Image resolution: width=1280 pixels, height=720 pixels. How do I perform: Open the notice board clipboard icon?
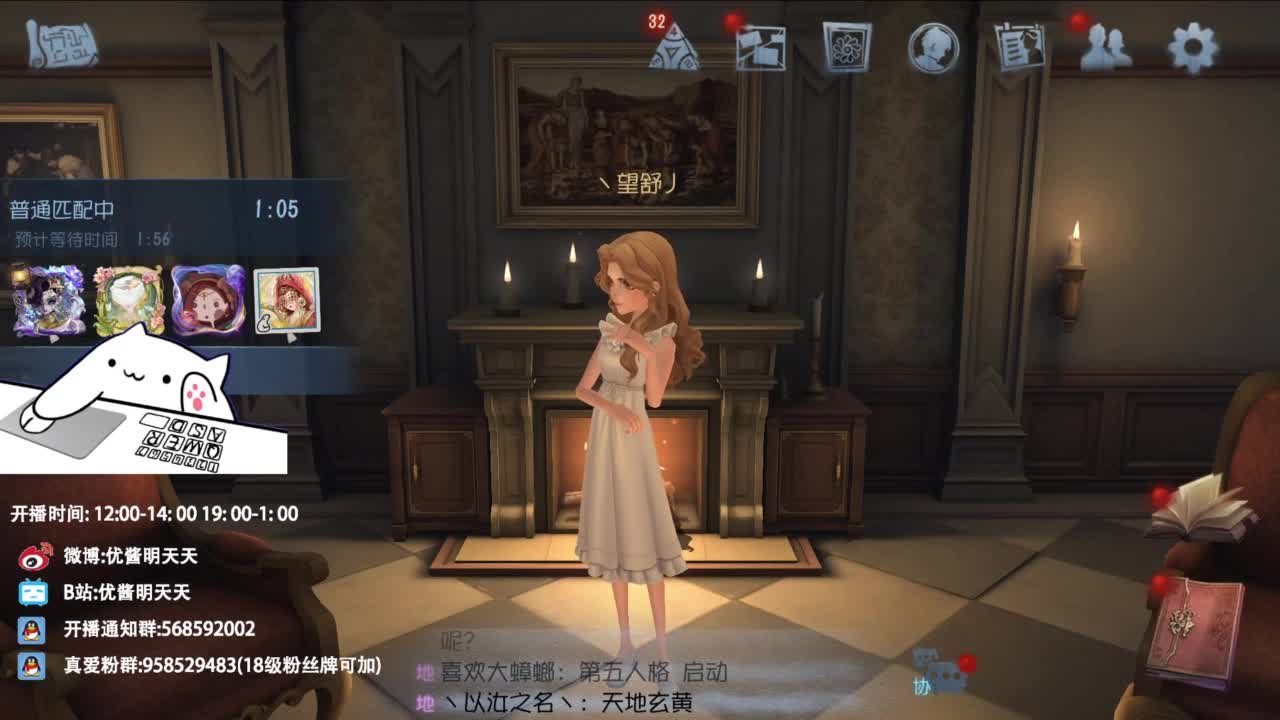pyautogui.click(x=1019, y=48)
